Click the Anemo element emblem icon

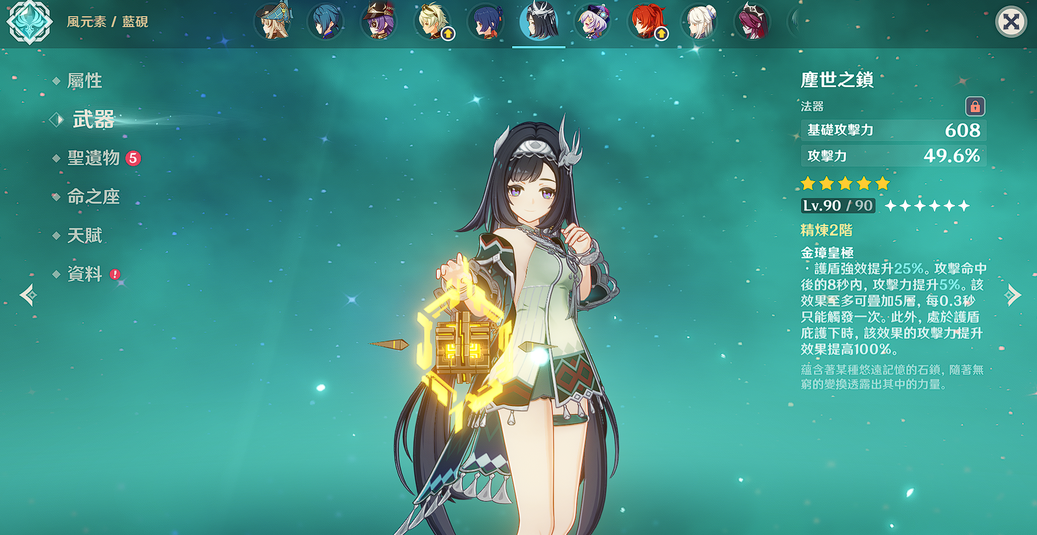[x=30, y=22]
